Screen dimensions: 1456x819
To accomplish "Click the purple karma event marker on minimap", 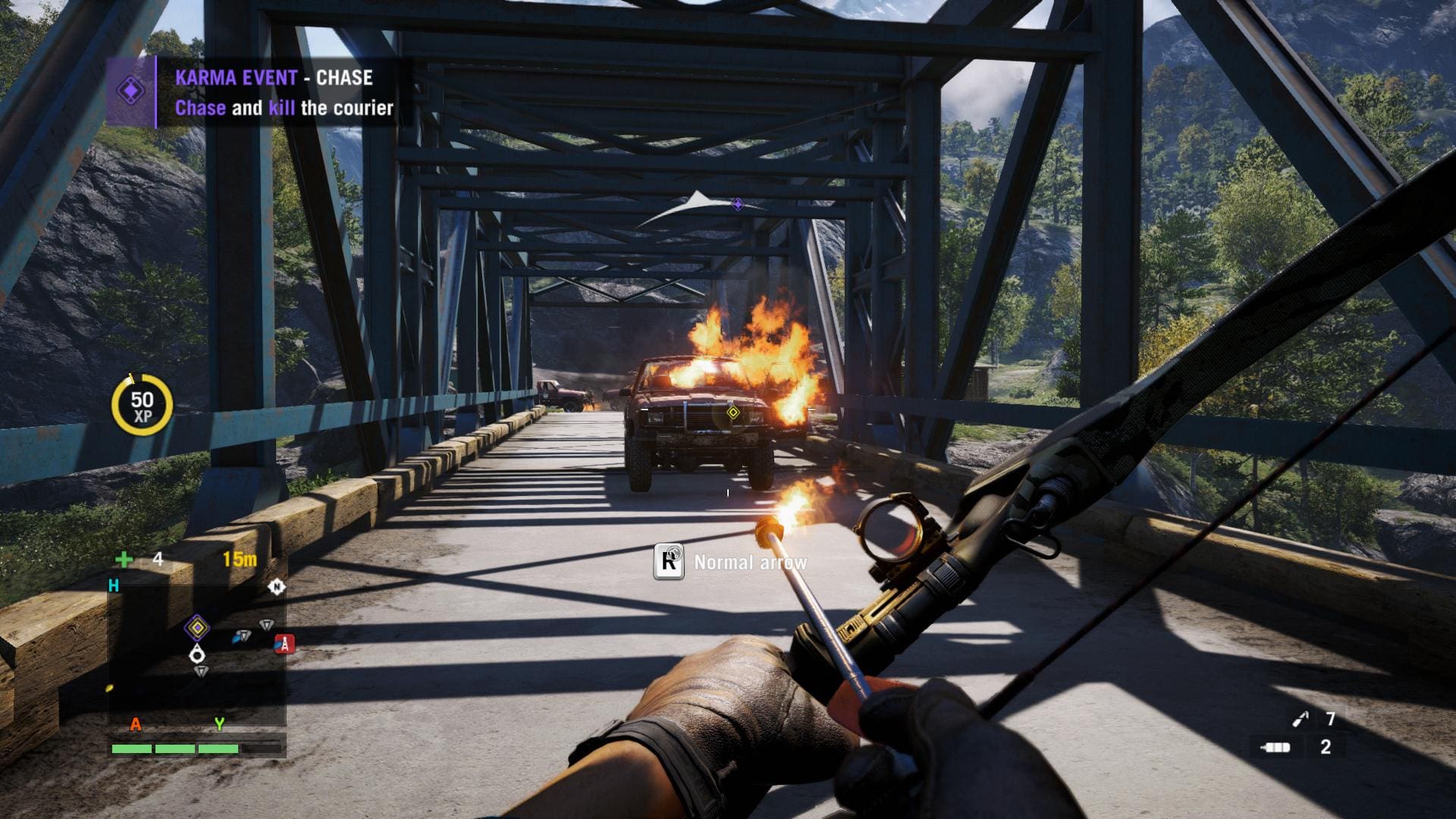I will (196, 627).
